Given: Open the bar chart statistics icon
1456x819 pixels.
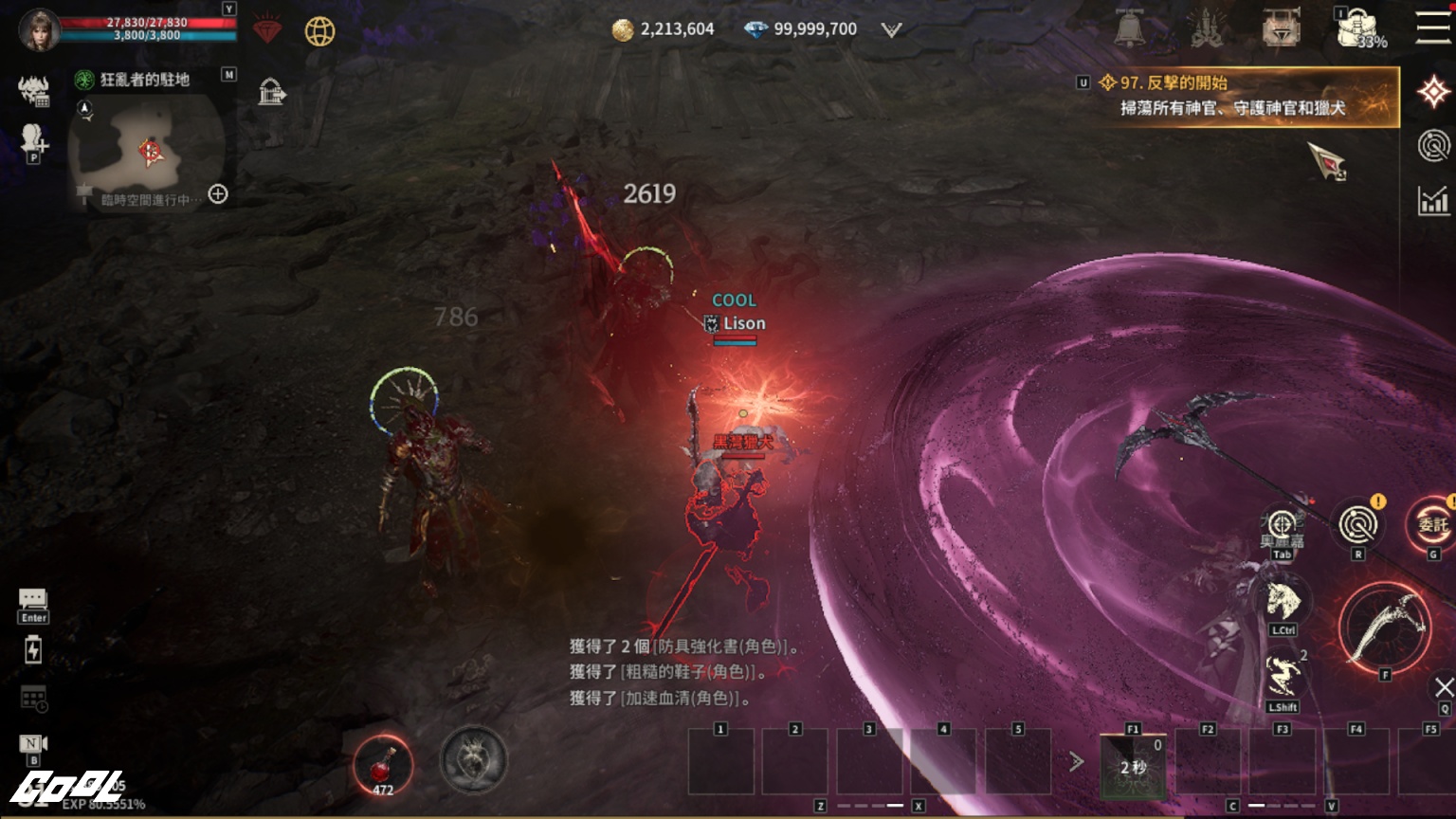Looking at the screenshot, I should coord(1433,200).
